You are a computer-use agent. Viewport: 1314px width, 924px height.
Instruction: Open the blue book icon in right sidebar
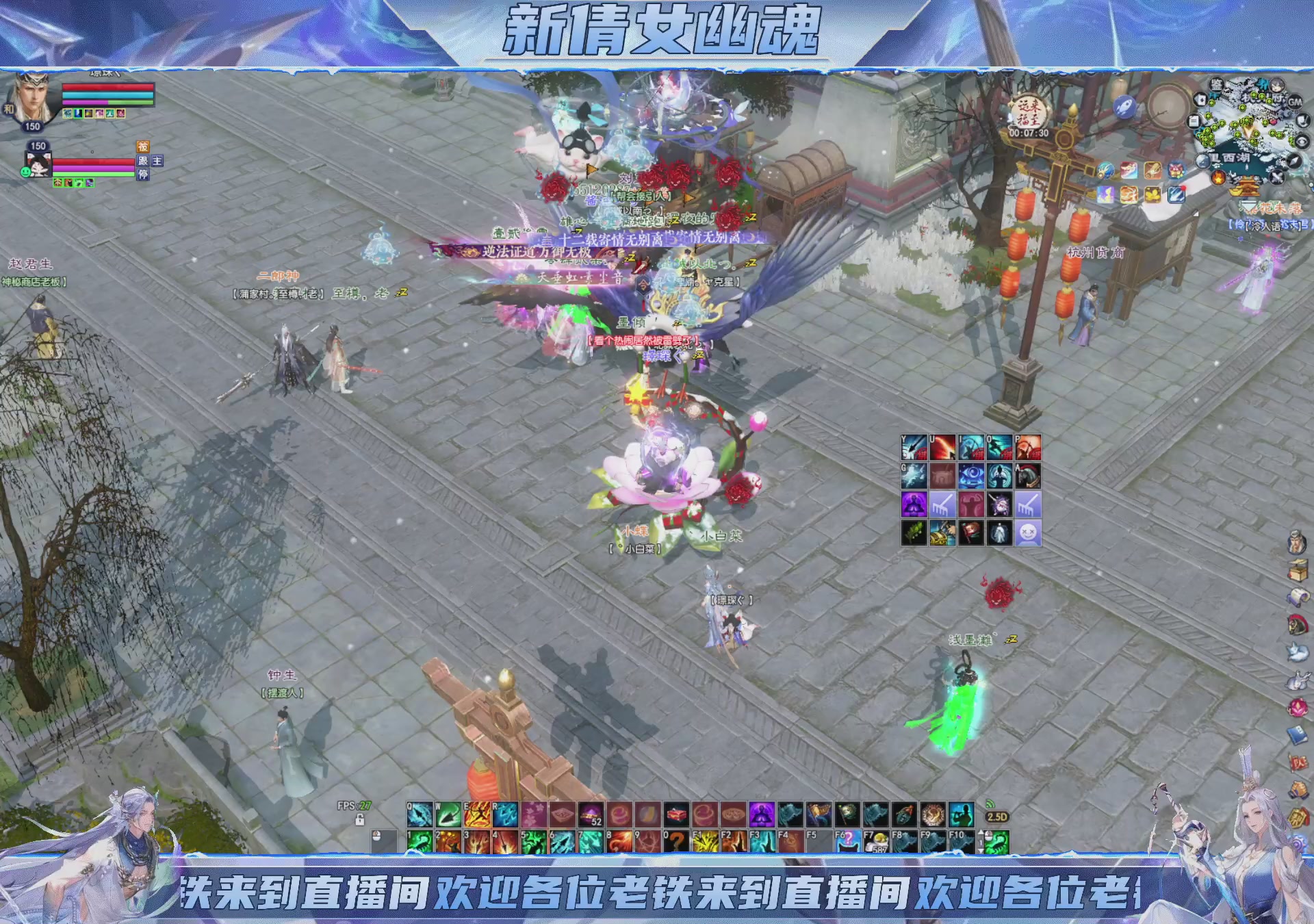[x=1298, y=734]
